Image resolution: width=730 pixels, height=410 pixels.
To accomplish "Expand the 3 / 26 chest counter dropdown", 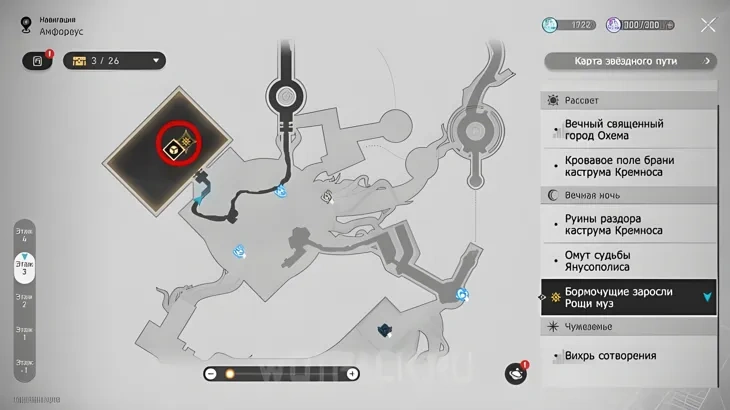I will click(x=156, y=61).
